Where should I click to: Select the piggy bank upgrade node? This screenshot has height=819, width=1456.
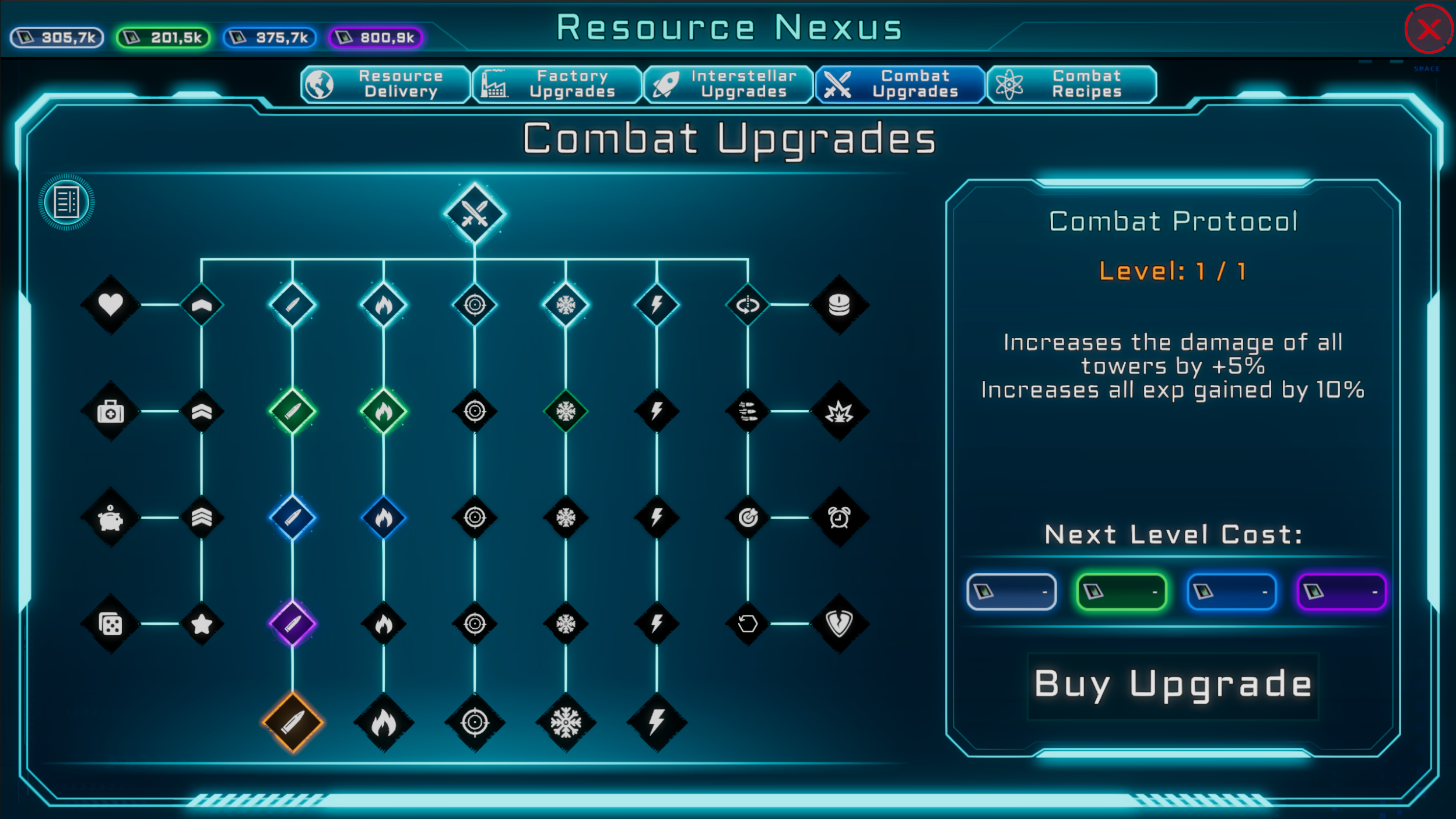click(x=110, y=517)
